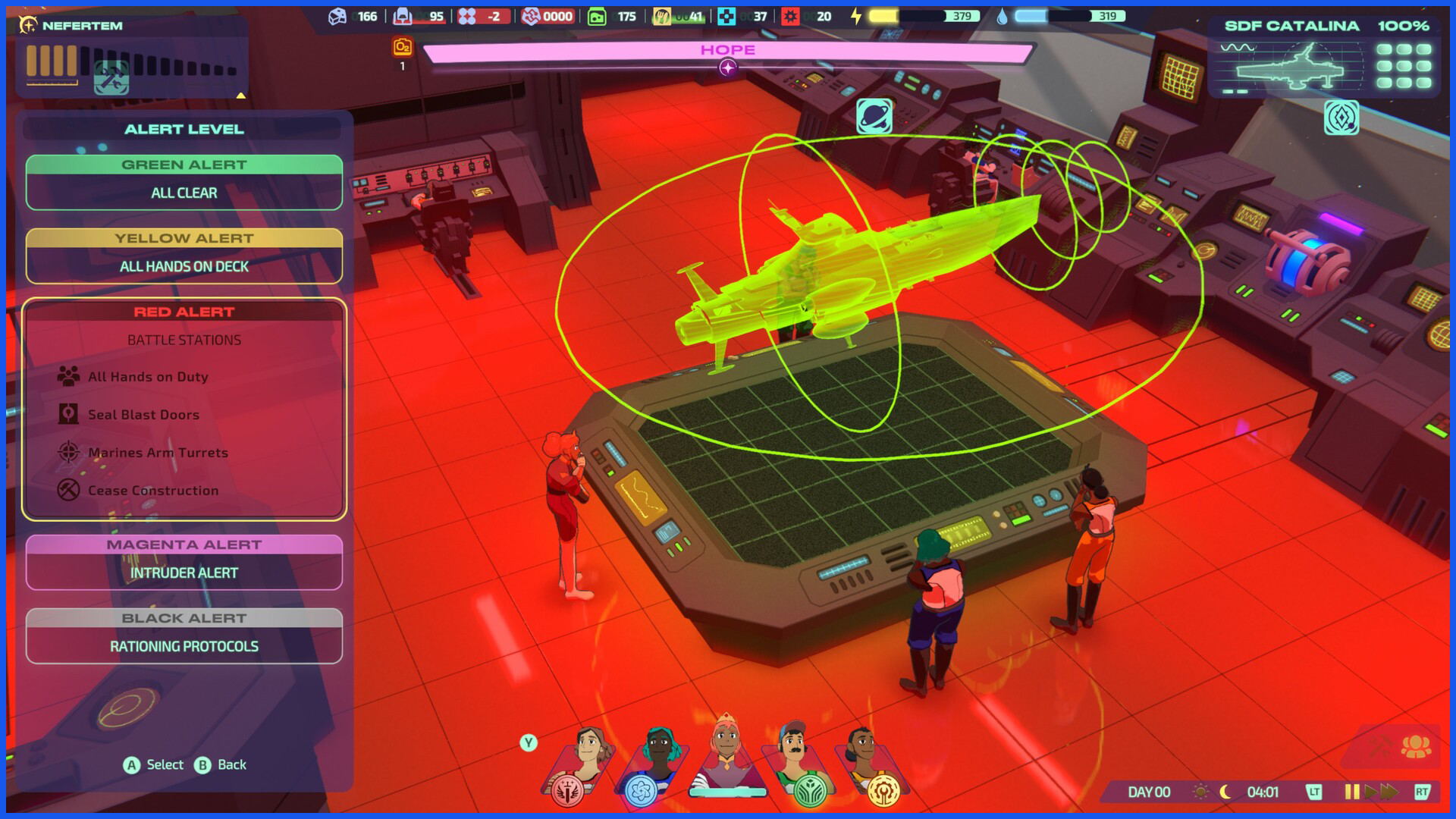The width and height of the screenshot is (1456, 819).
Task: Select the teal-haired officer with blue badge
Action: pos(652,762)
